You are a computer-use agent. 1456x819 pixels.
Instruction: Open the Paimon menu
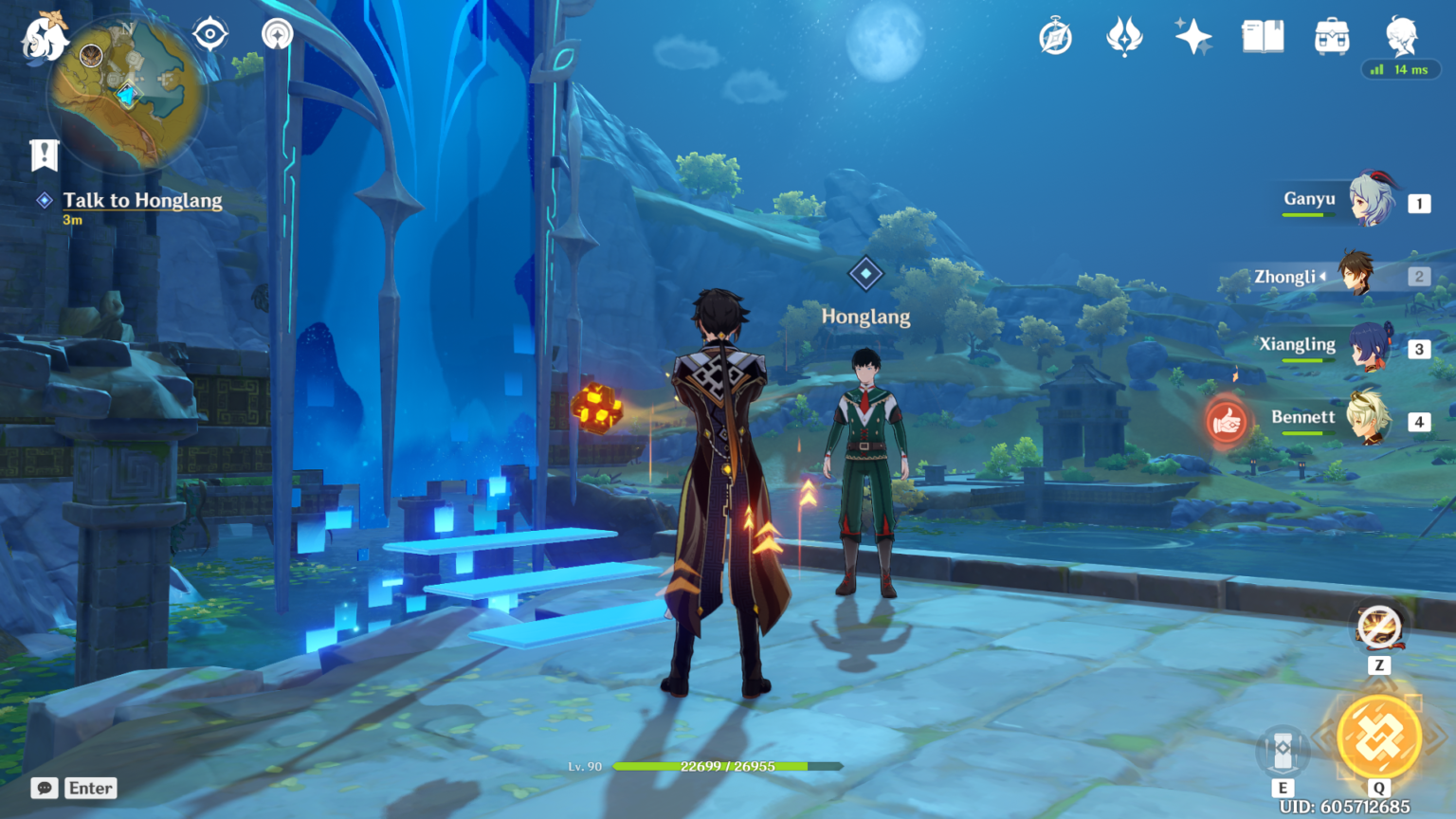[x=44, y=38]
